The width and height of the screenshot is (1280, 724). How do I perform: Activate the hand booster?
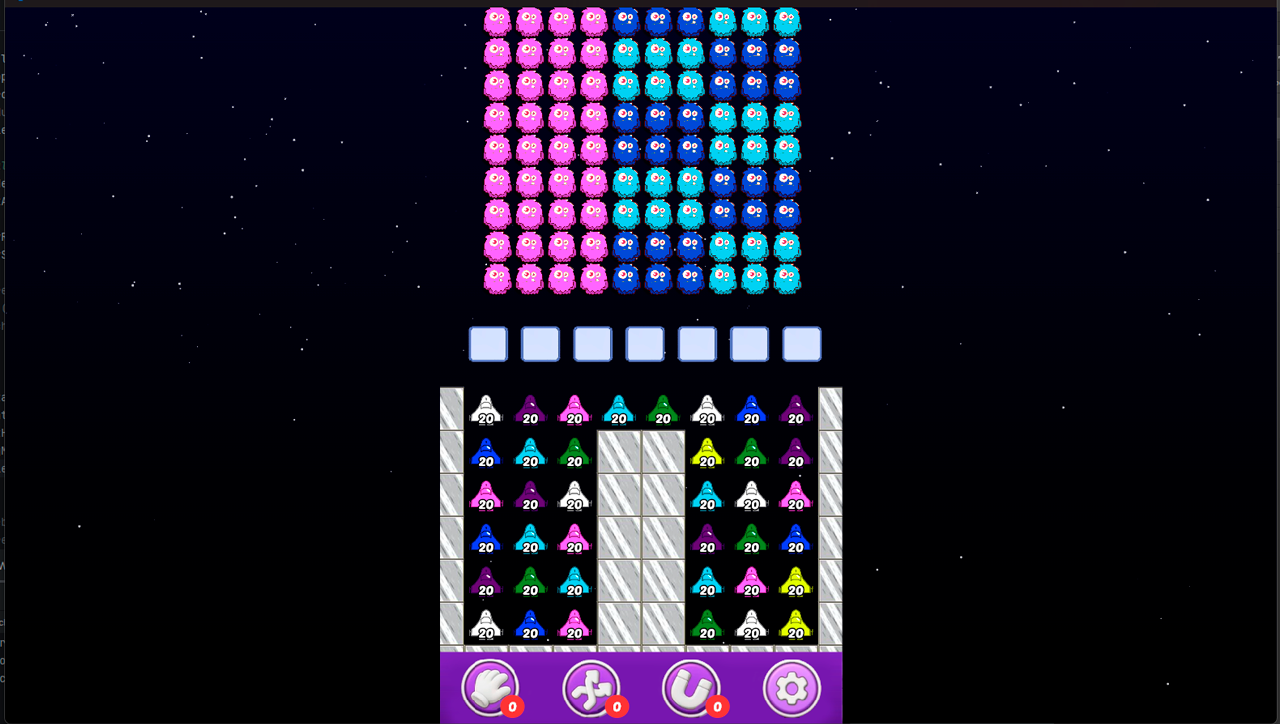pos(489,688)
